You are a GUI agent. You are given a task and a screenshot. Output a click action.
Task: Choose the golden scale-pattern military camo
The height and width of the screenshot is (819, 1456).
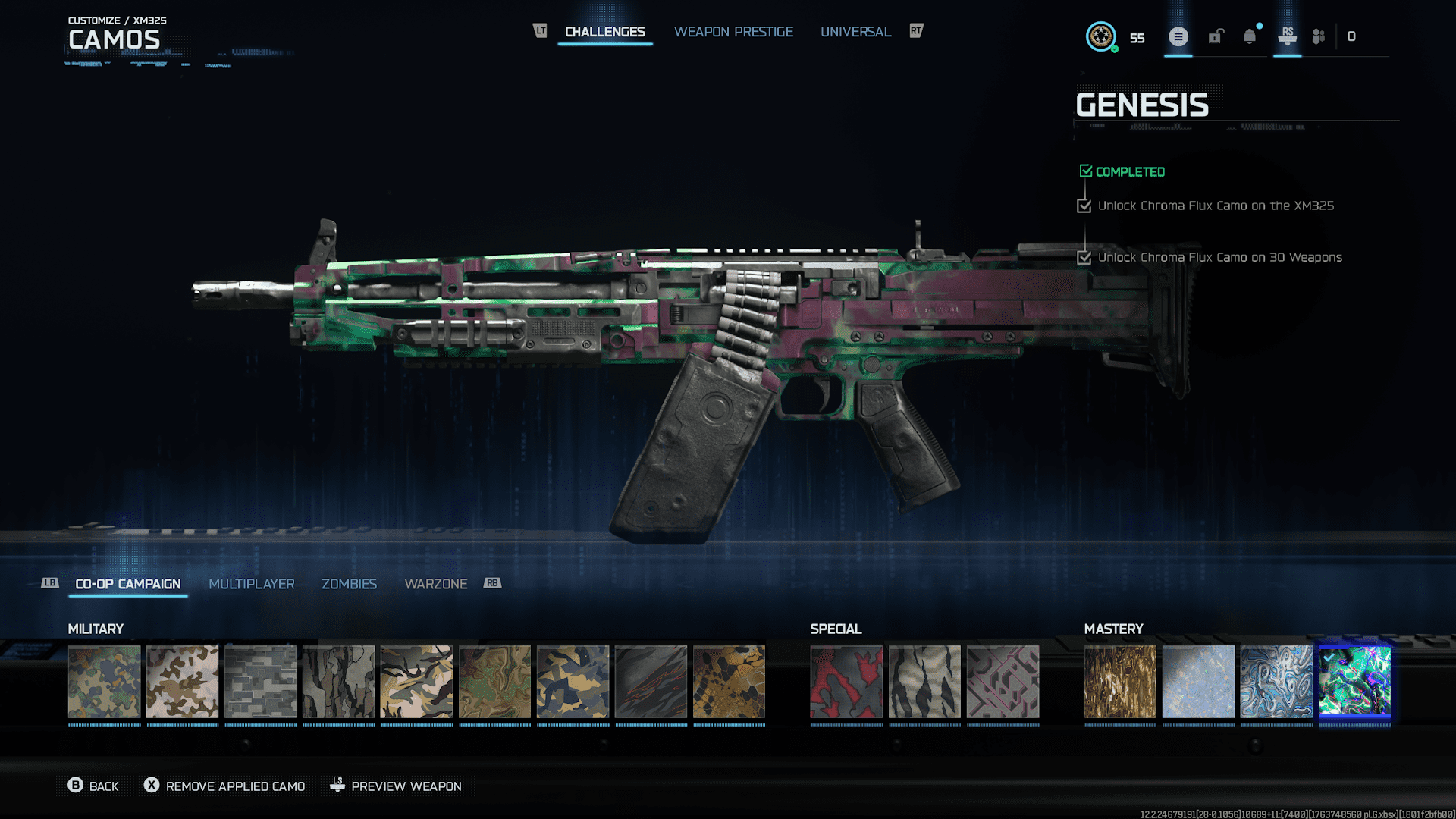tap(729, 682)
